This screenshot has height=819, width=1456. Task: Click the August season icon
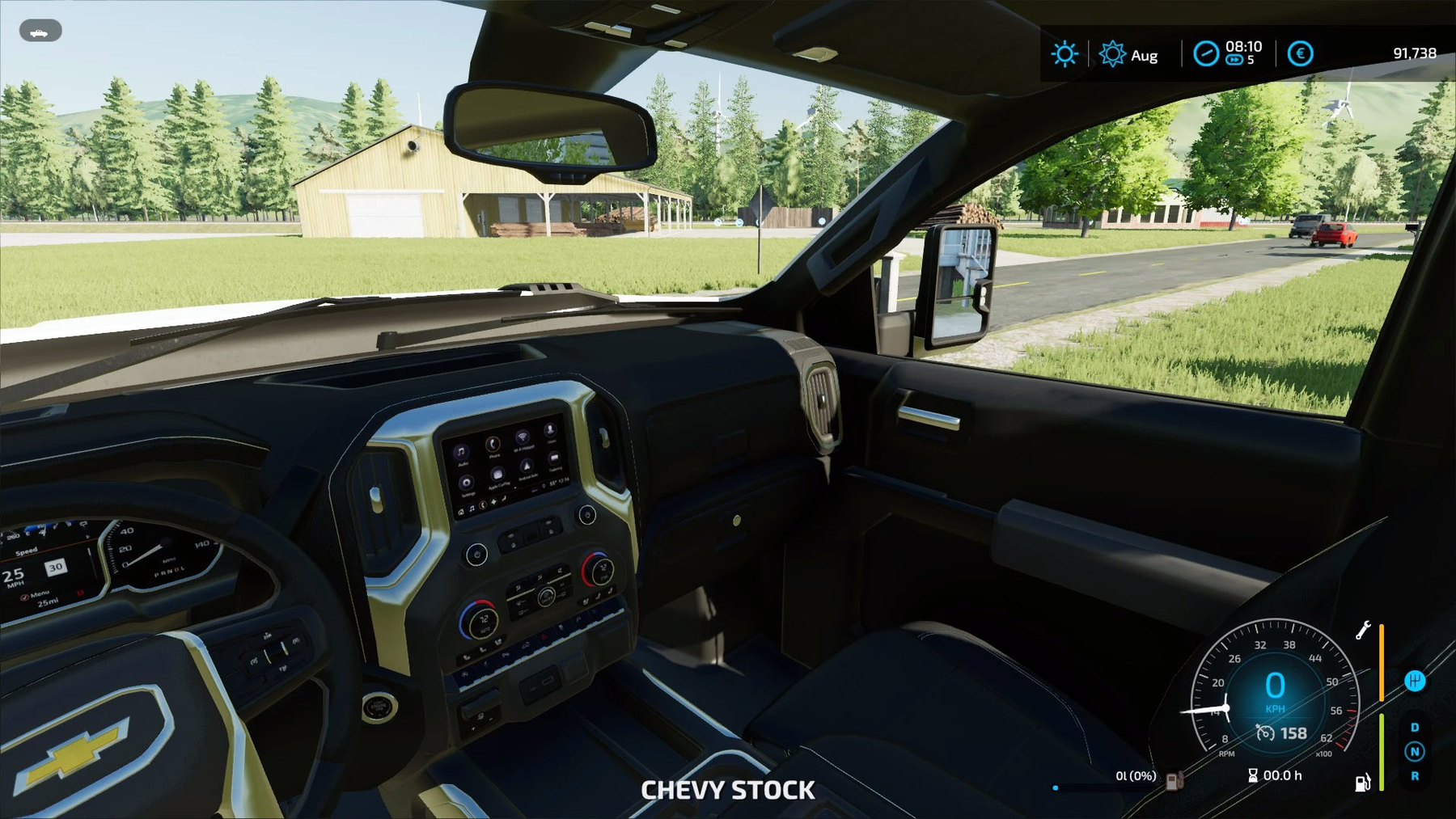(x=1112, y=54)
